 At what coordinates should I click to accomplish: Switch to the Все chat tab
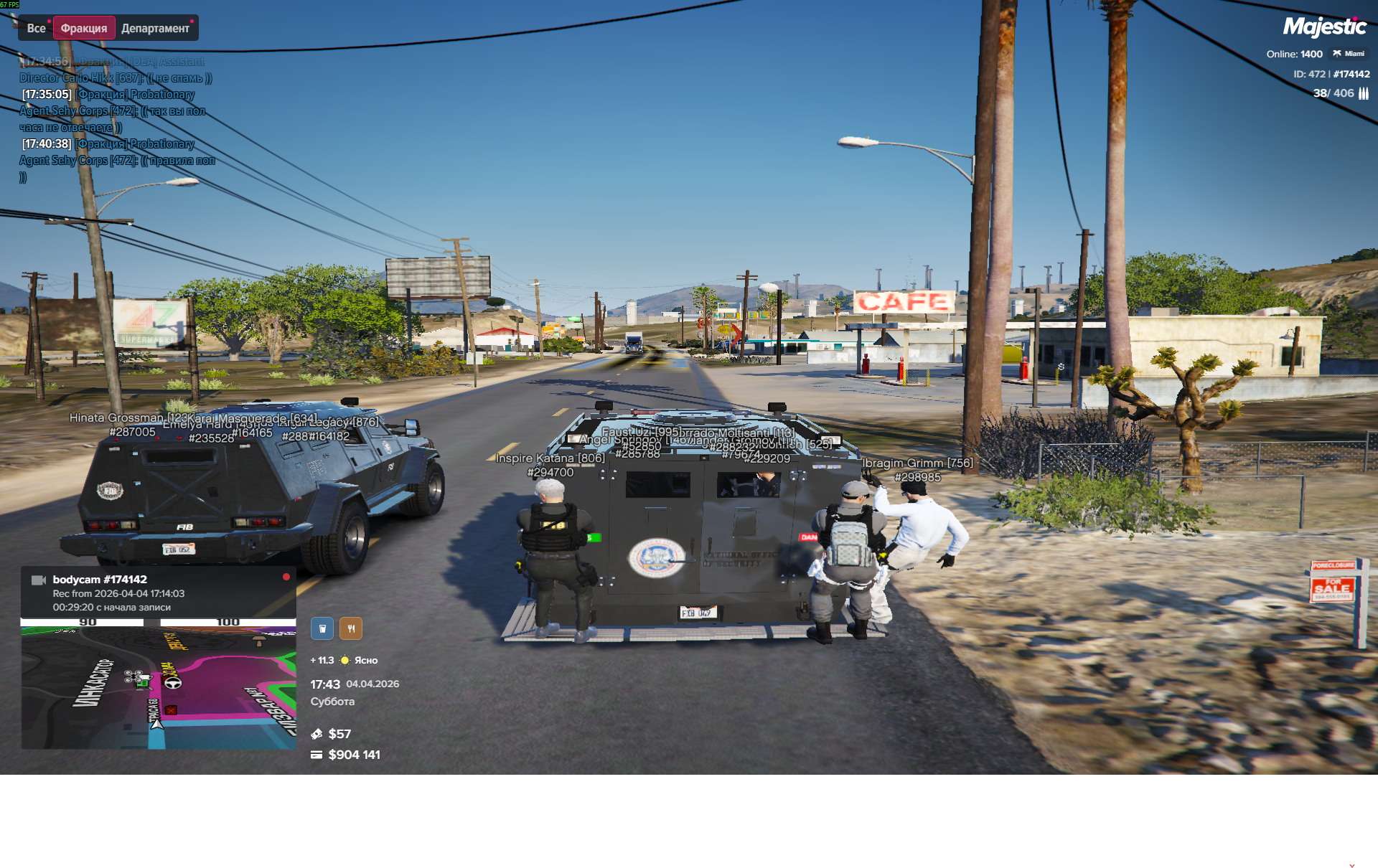pyautogui.click(x=36, y=29)
